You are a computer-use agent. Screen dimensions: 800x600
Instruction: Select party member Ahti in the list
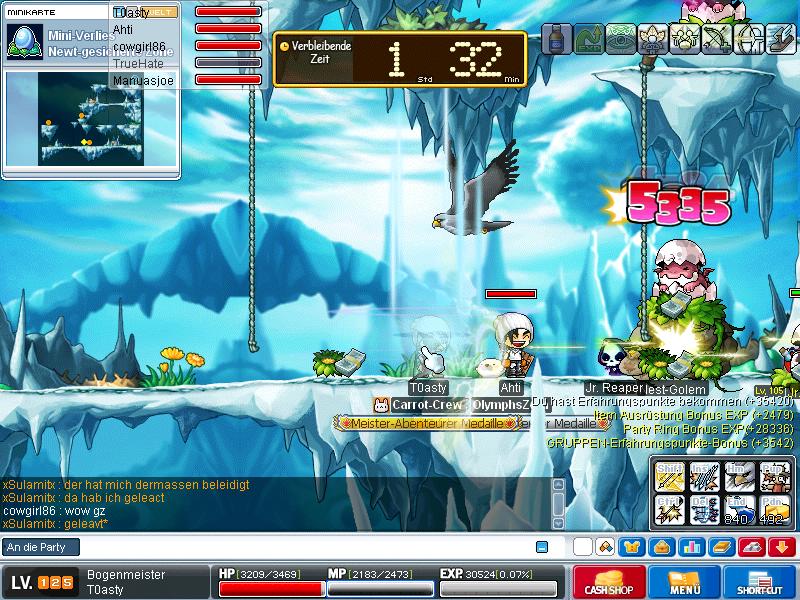(123, 29)
